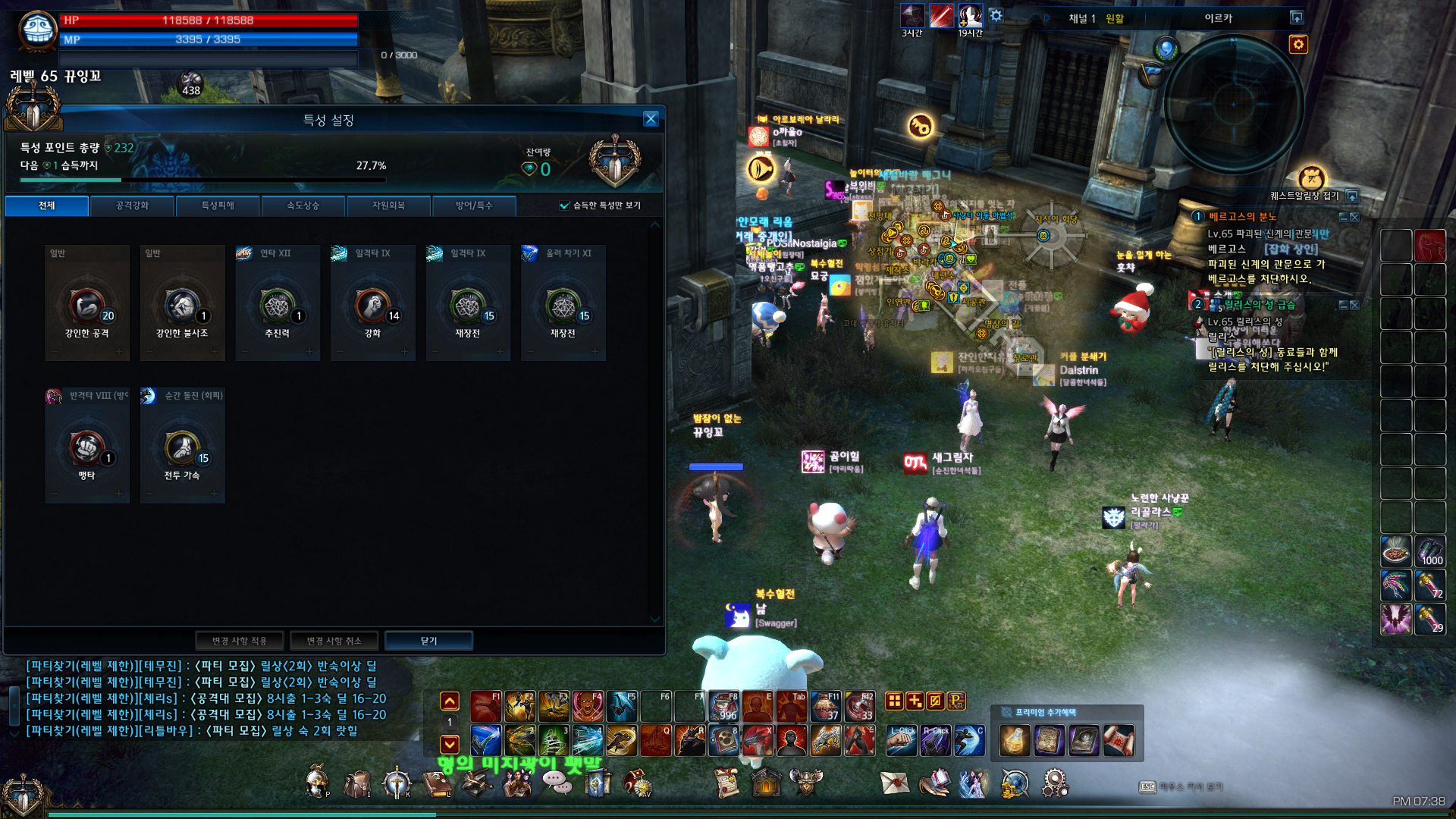Click the 닫기 button

(428, 641)
